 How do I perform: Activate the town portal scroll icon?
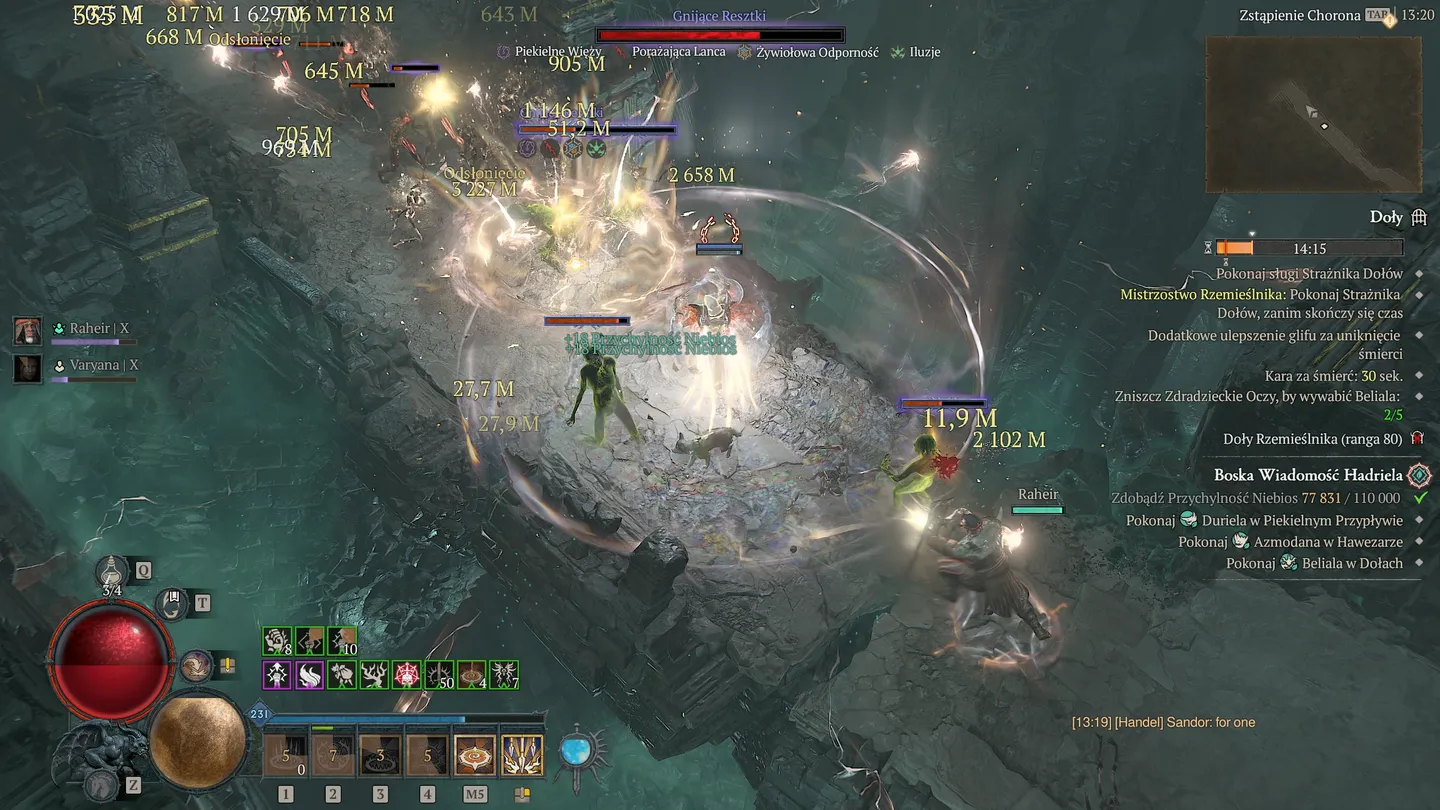point(173,603)
